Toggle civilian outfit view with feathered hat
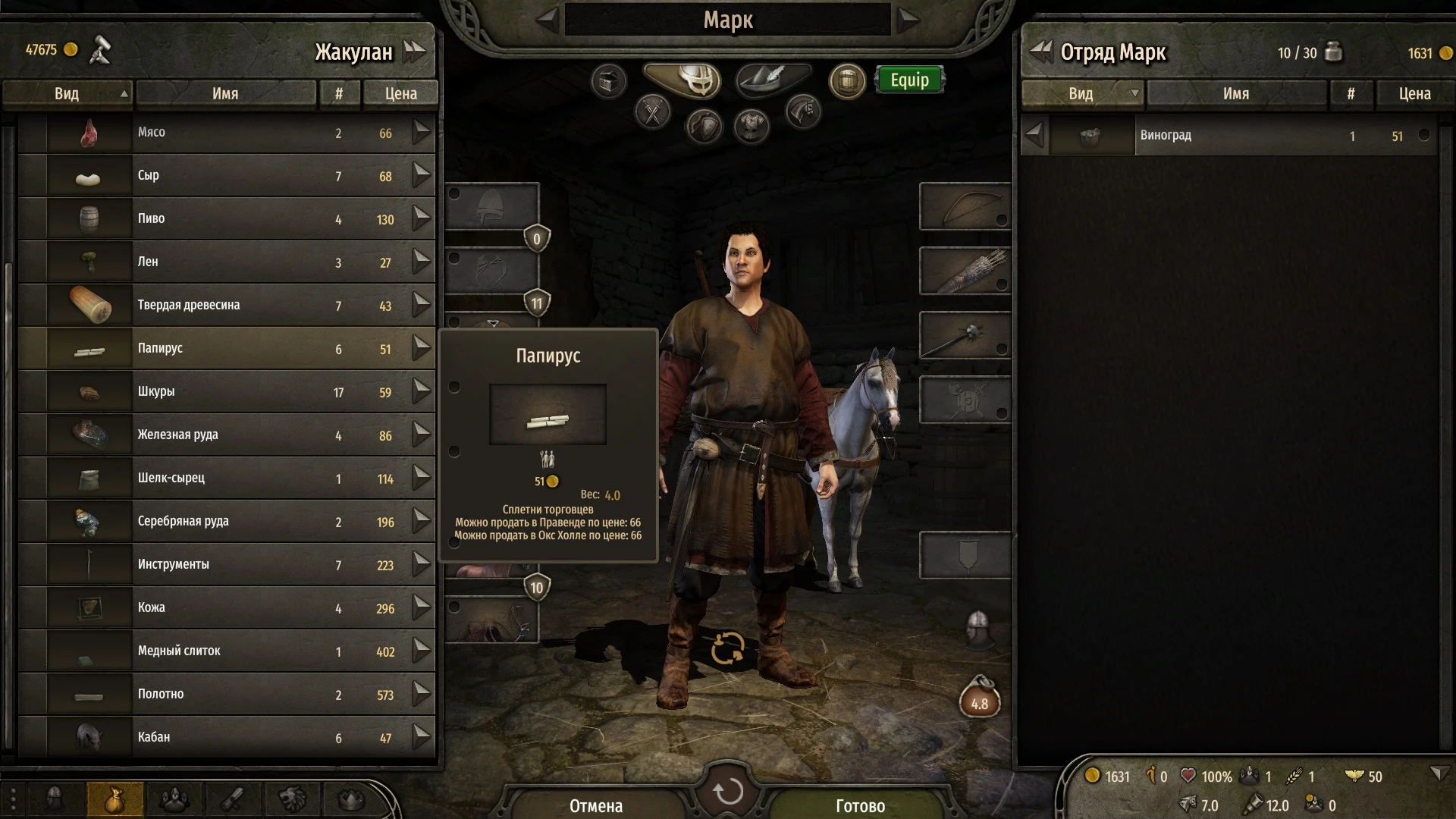The image size is (1456, 819). tap(767, 80)
